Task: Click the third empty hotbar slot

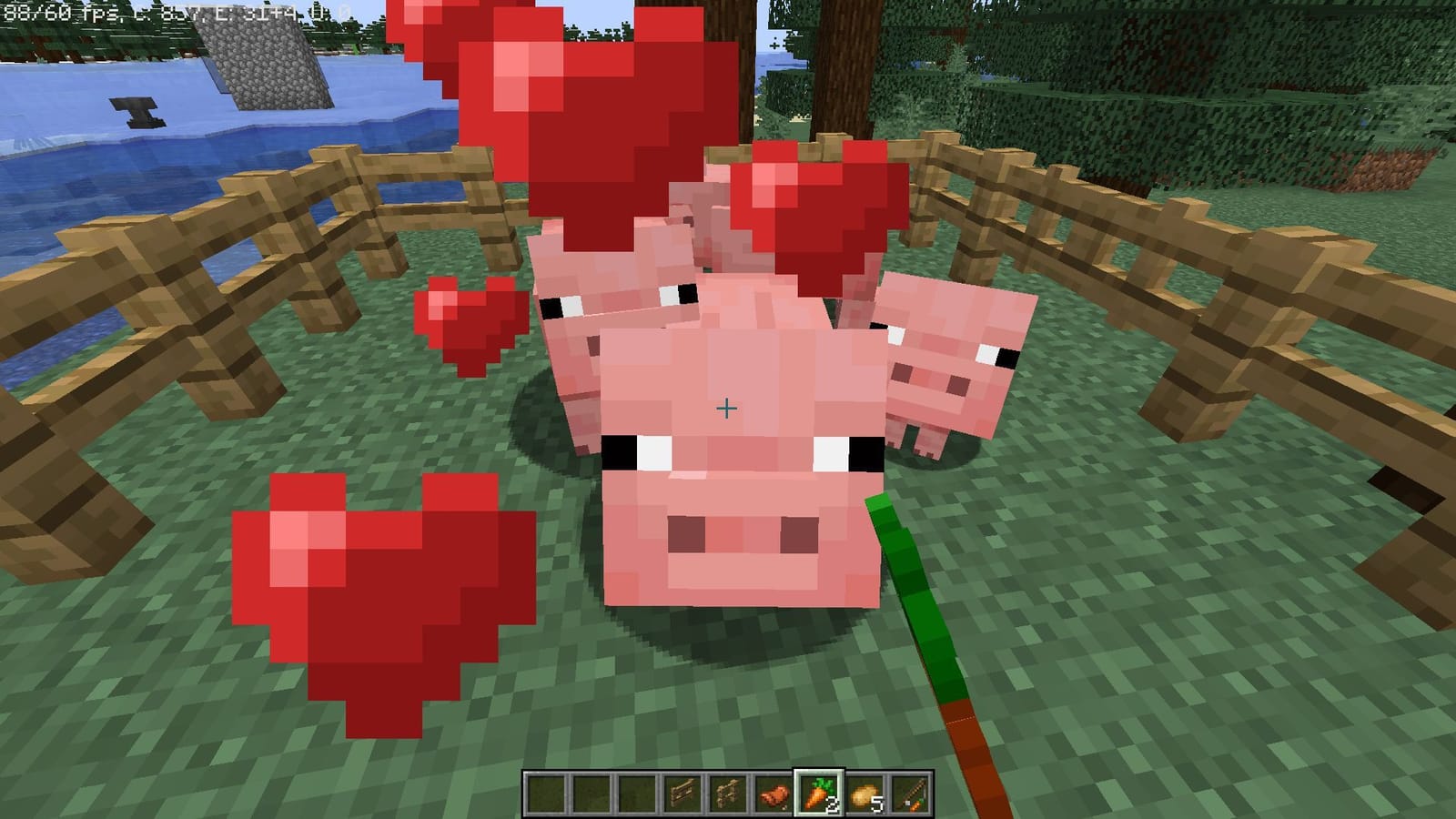Action: (637, 792)
